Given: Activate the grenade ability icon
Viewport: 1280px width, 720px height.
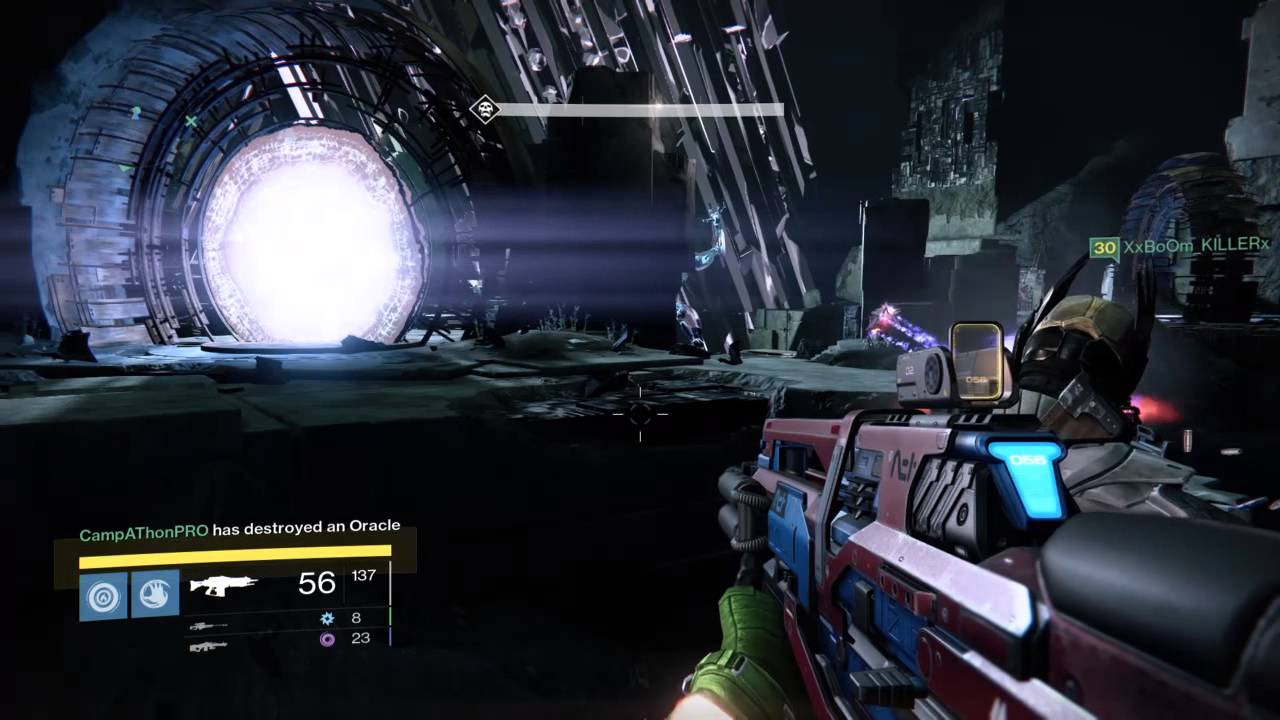Looking at the screenshot, I should (x=104, y=595).
